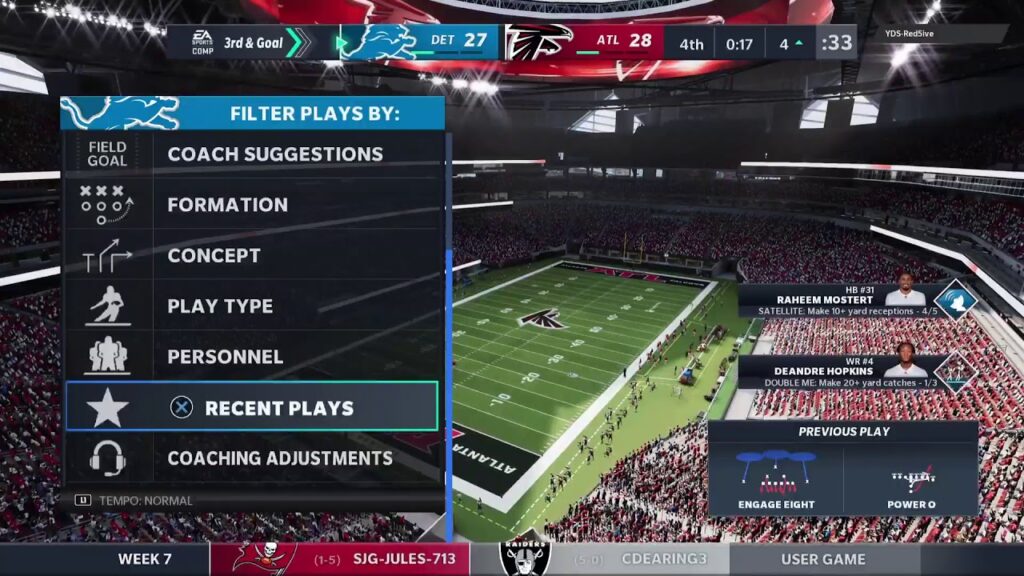
Task: Select the Play Type filter
Action: click(x=252, y=306)
